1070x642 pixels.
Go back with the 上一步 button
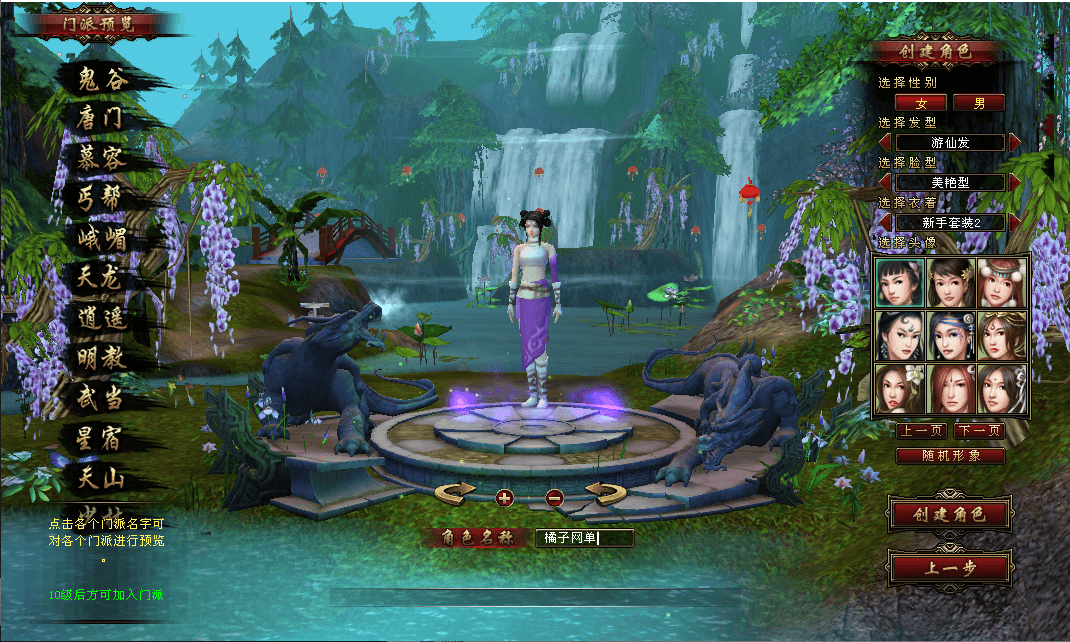click(949, 568)
